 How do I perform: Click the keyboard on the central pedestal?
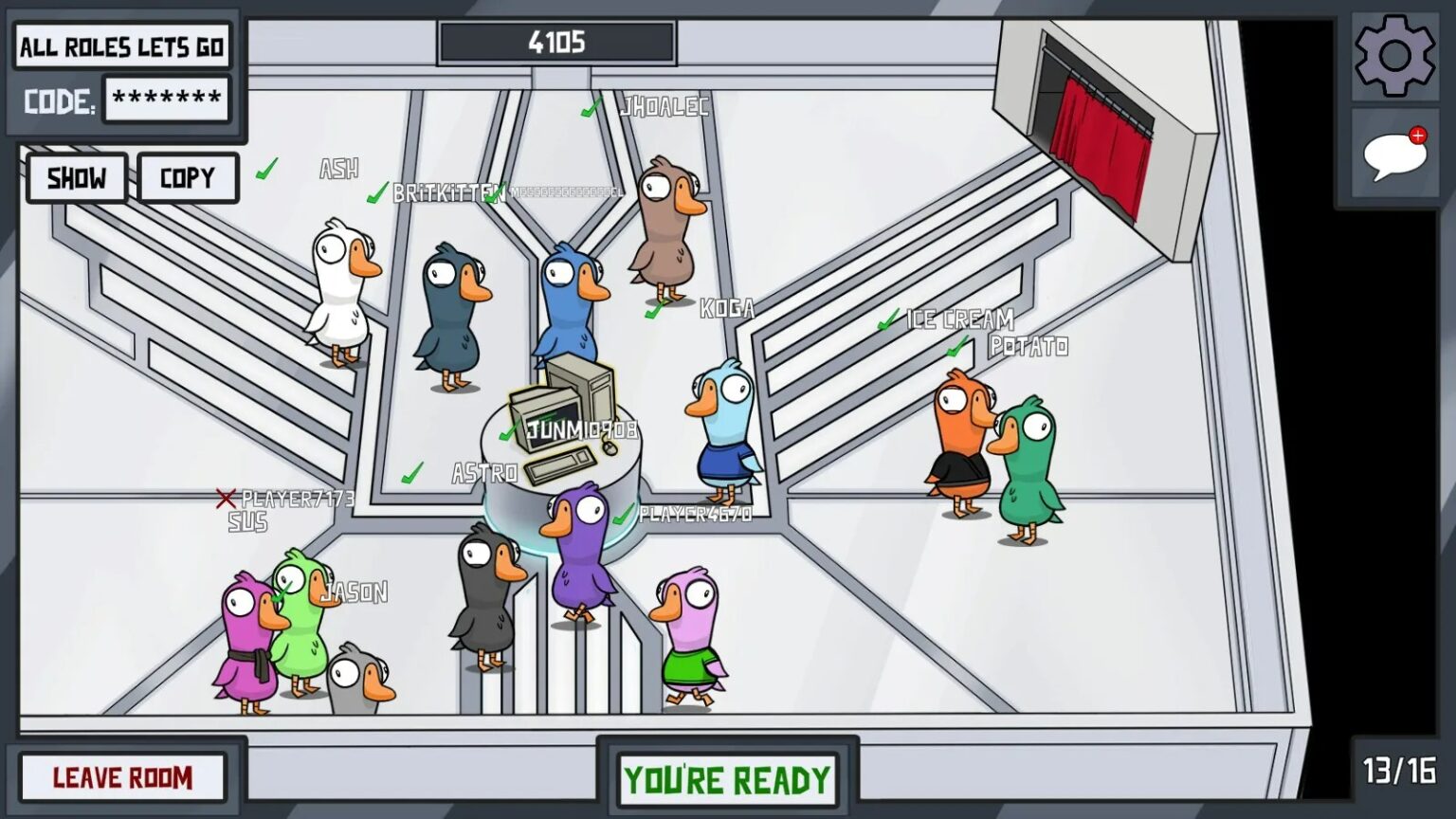coord(560,462)
